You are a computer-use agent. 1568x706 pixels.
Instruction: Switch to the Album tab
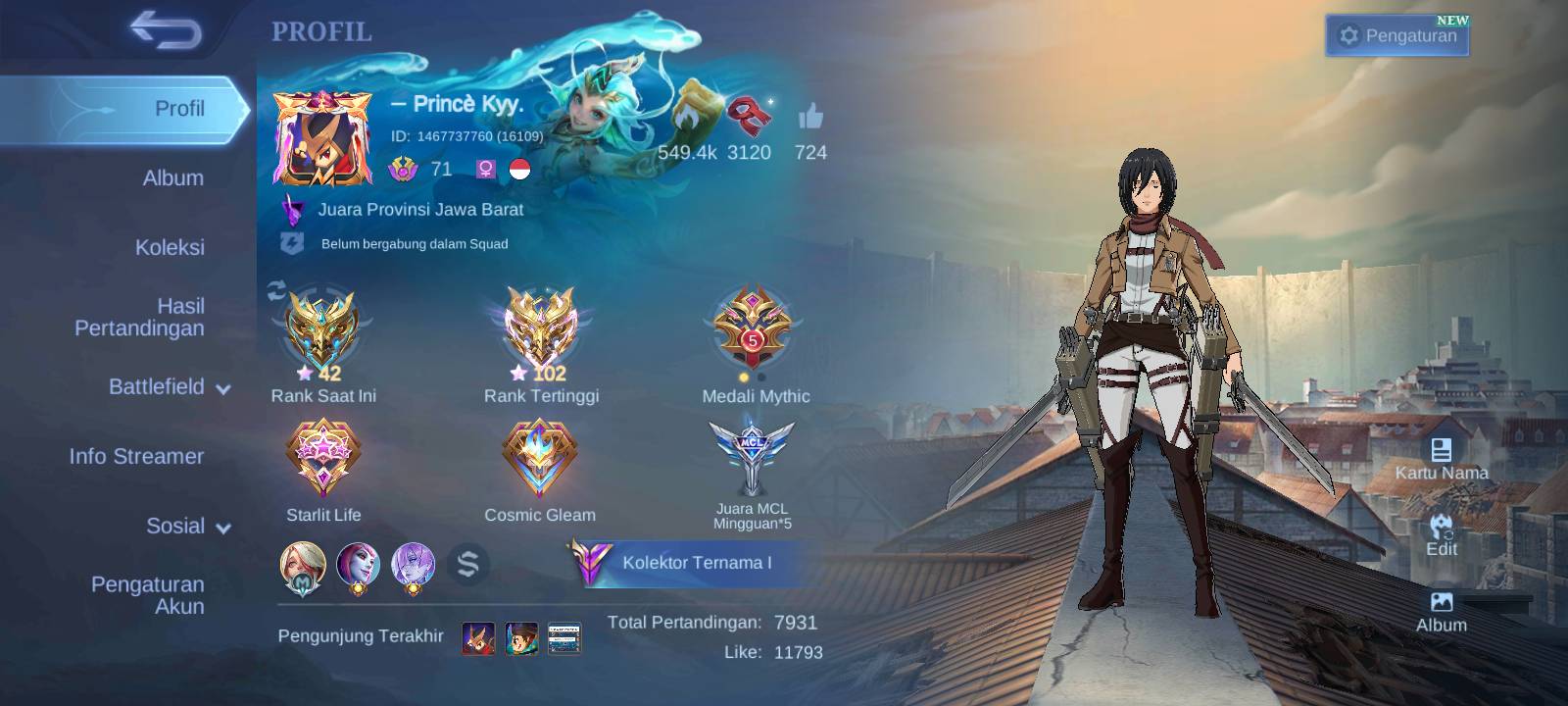click(172, 178)
